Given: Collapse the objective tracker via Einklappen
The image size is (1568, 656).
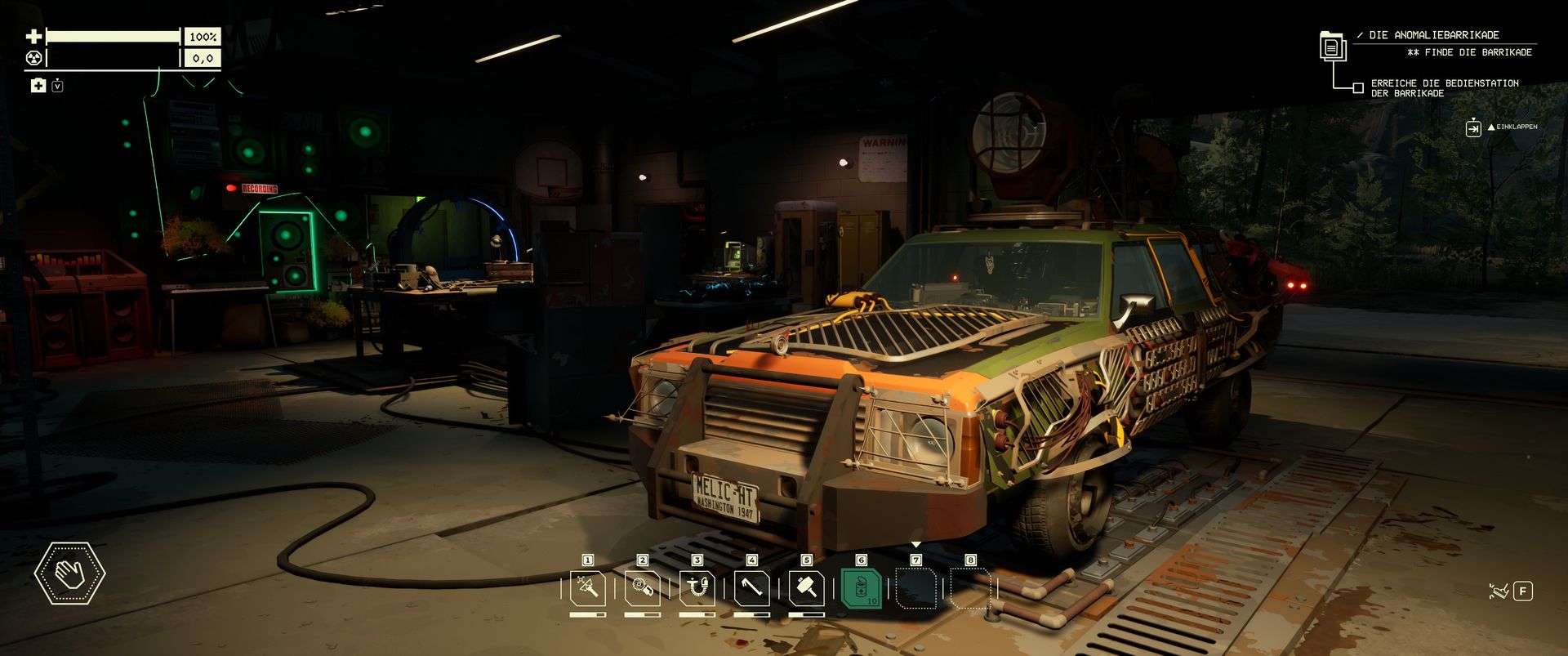Looking at the screenshot, I should (x=1473, y=127).
